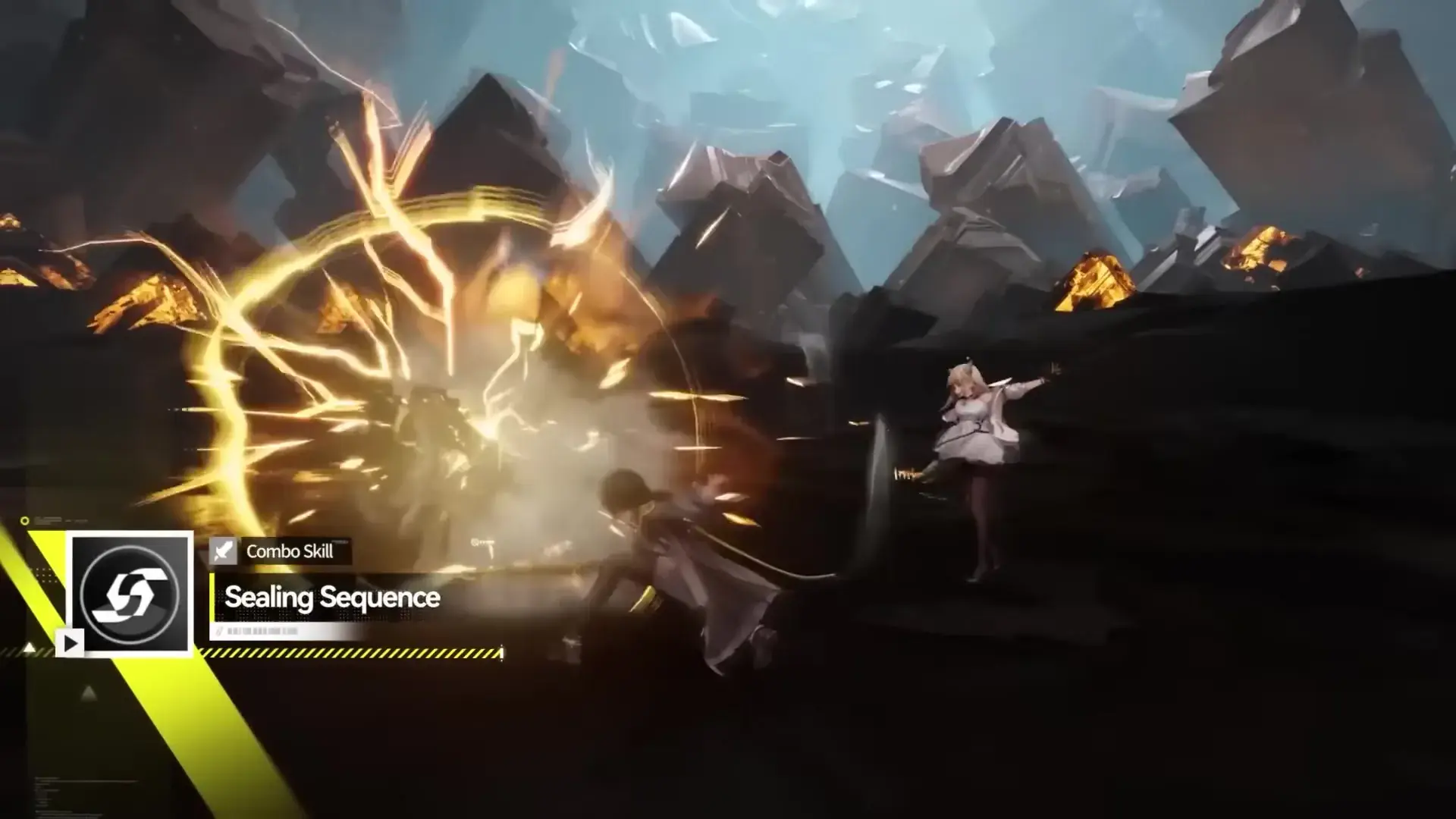Select the Combo Skill label tab

(288, 551)
